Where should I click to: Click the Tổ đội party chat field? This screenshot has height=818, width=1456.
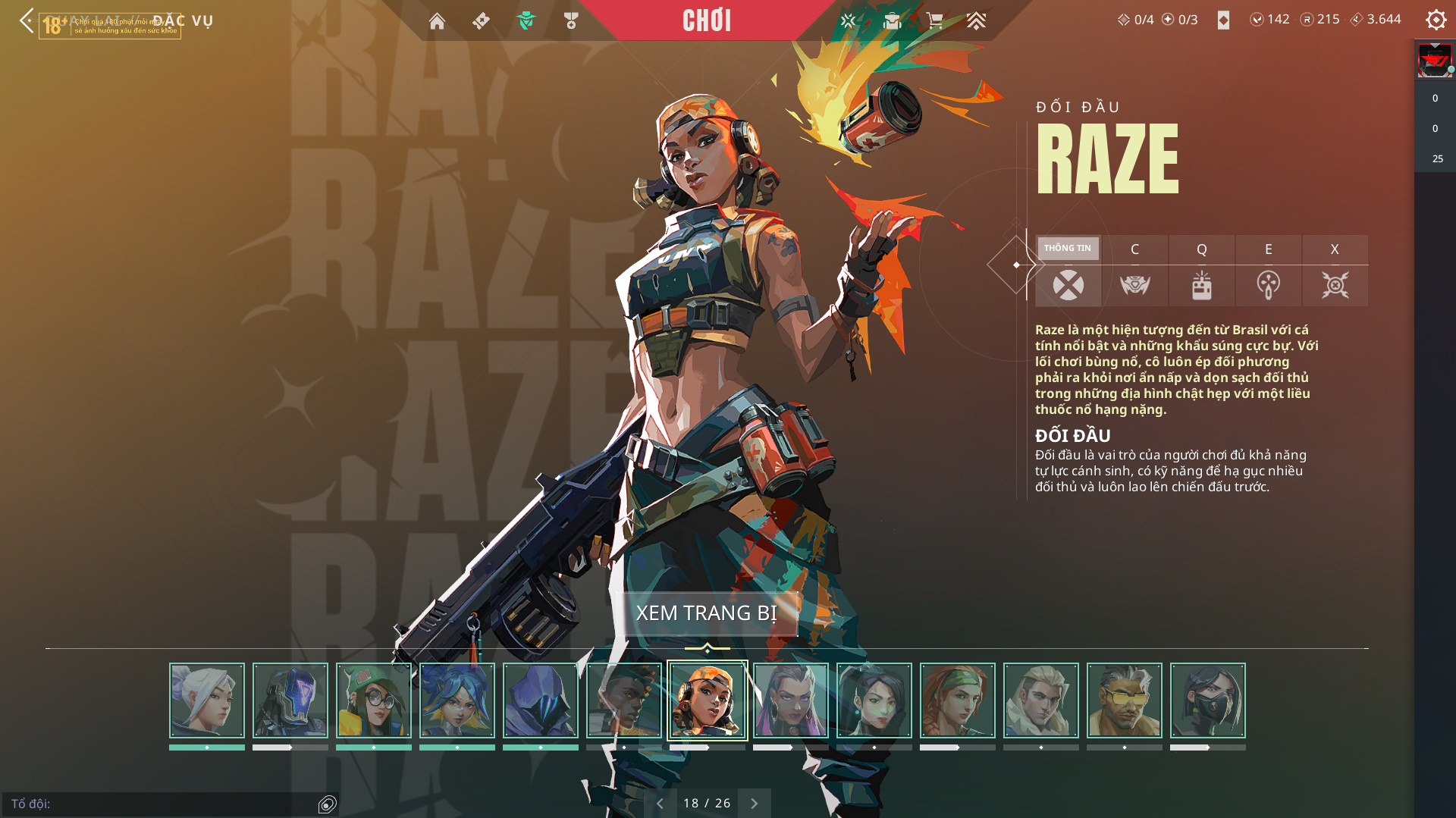[x=159, y=804]
